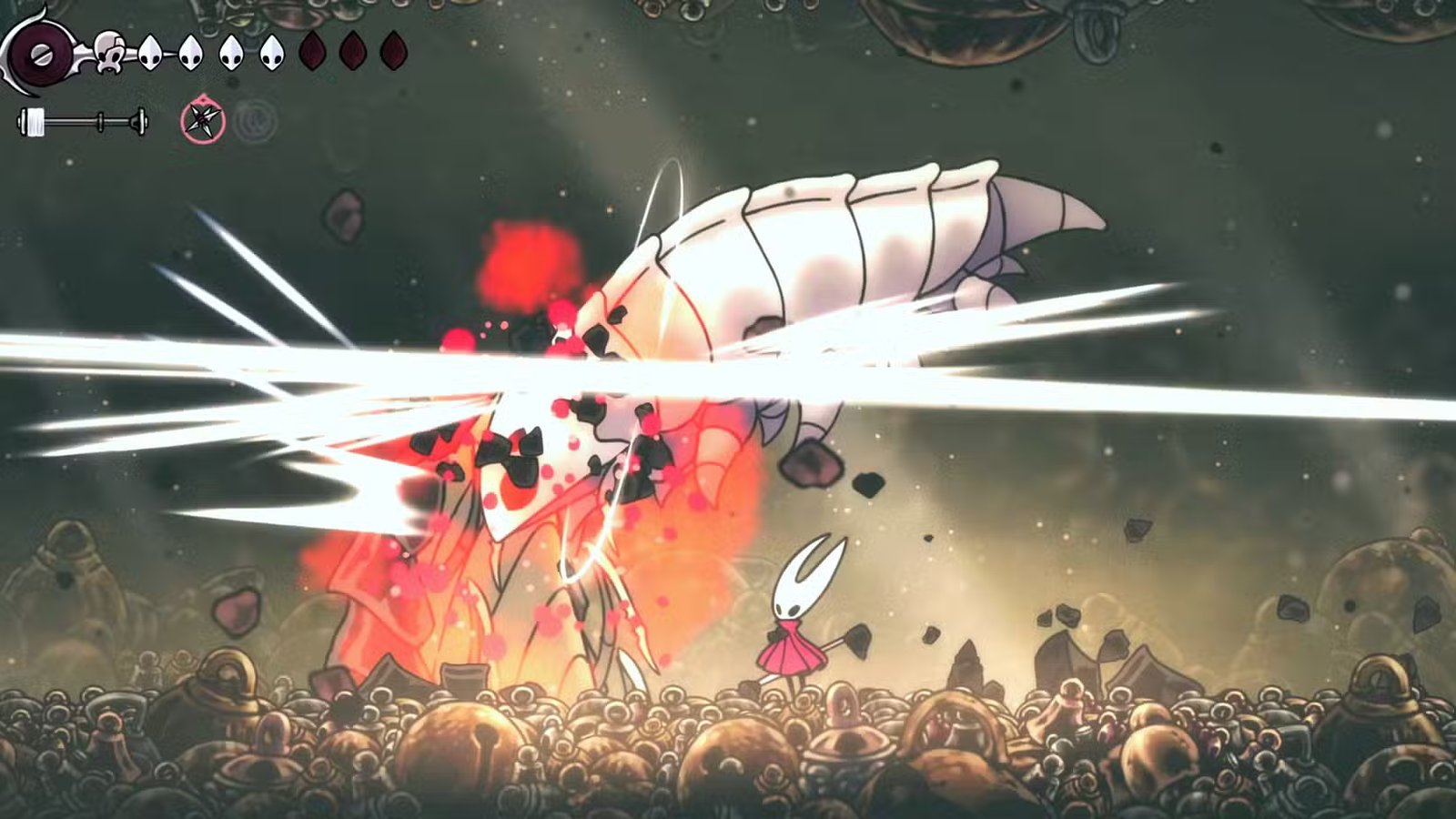Click the fourth white health mask
Image resolution: width=1456 pixels, height=819 pixels.
point(271,52)
